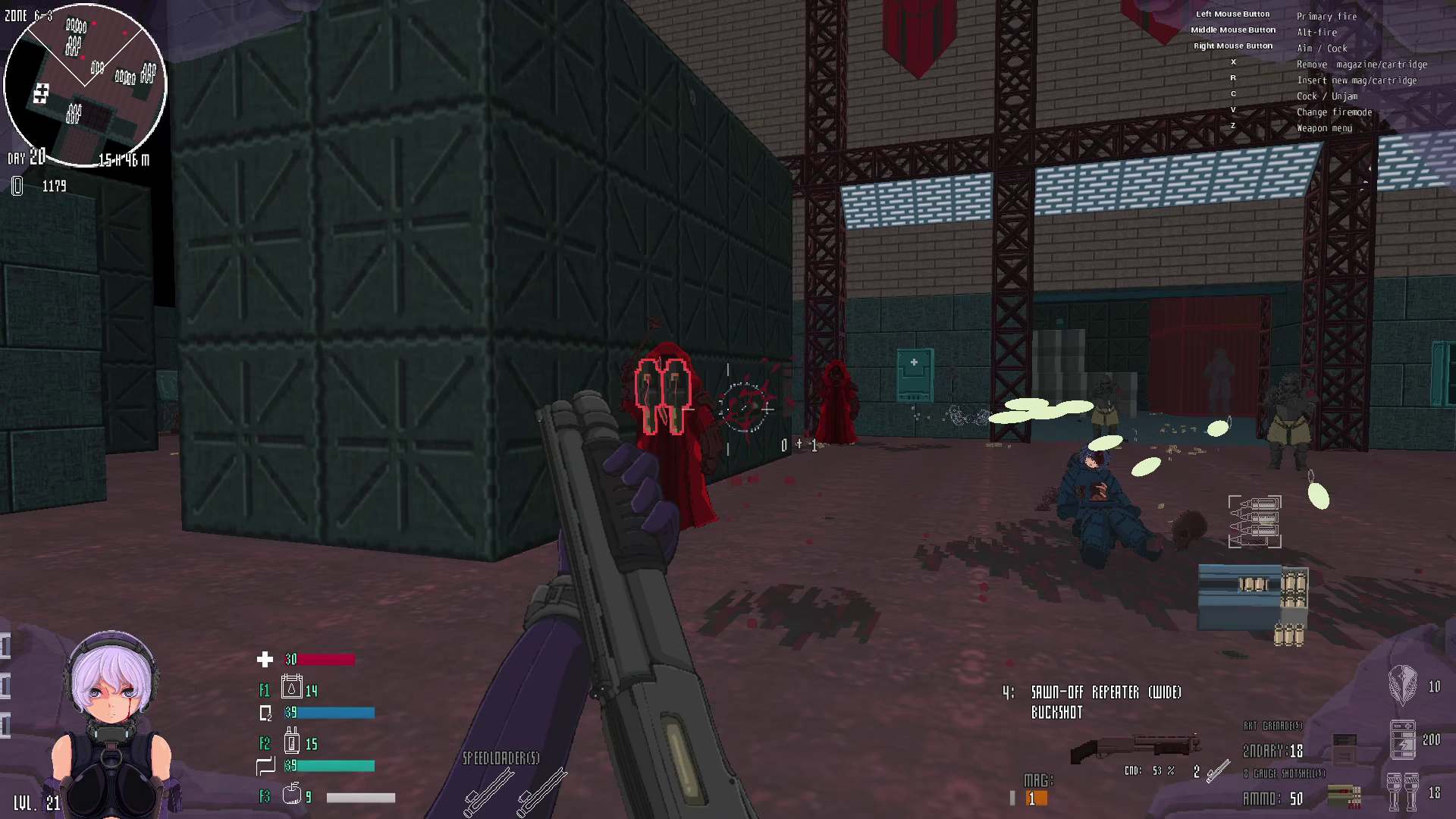
Task: Click the red health bar
Action: pos(326,660)
